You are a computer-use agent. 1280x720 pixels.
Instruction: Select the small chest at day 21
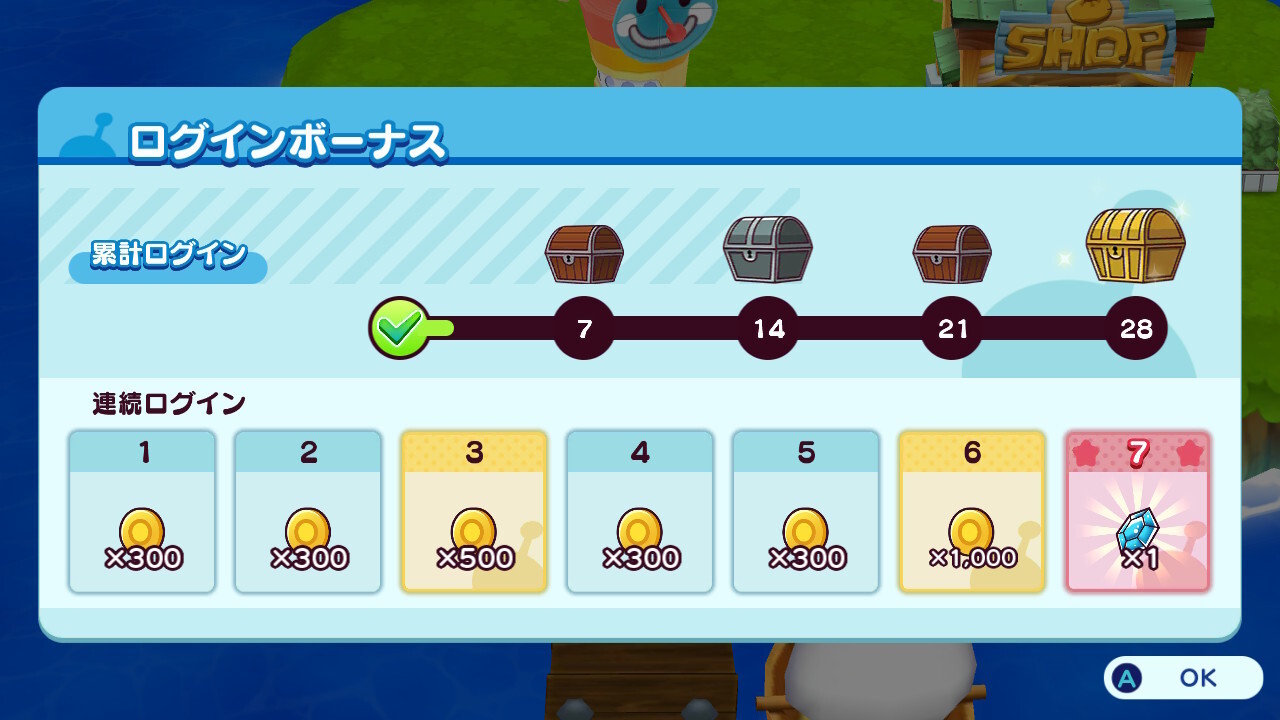click(951, 255)
